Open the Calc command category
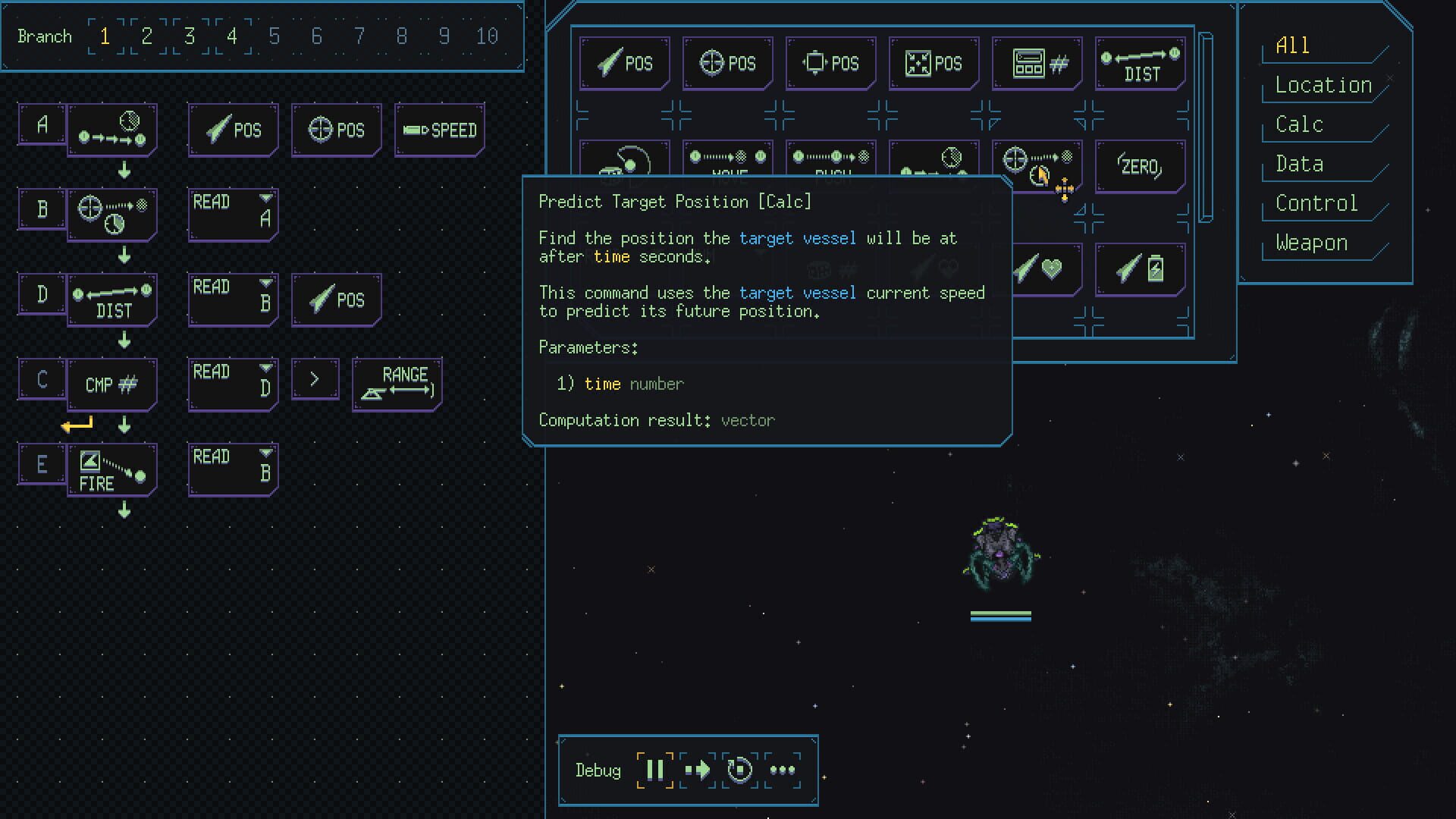Screen dimensions: 1456x819 [1298, 124]
